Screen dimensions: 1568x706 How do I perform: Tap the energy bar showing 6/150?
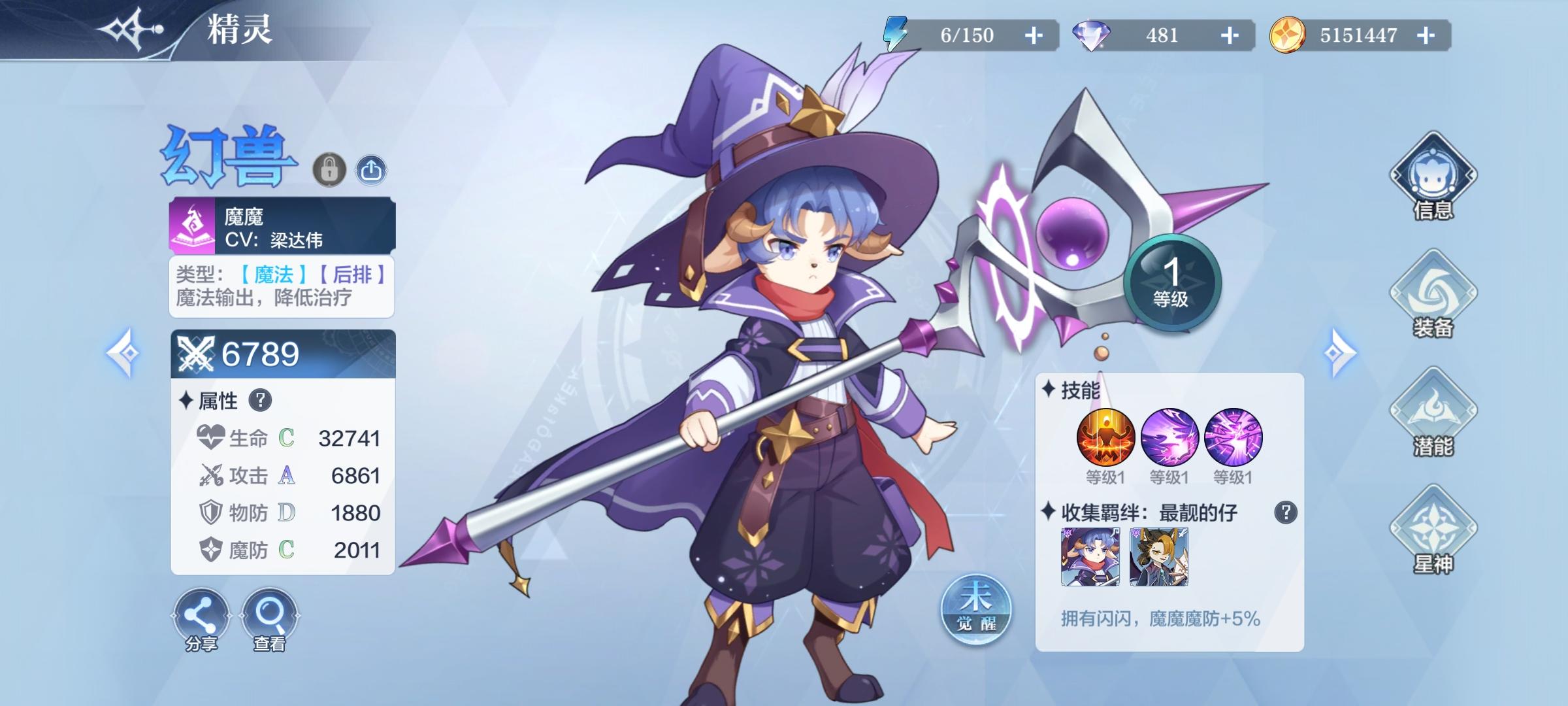click(967, 36)
